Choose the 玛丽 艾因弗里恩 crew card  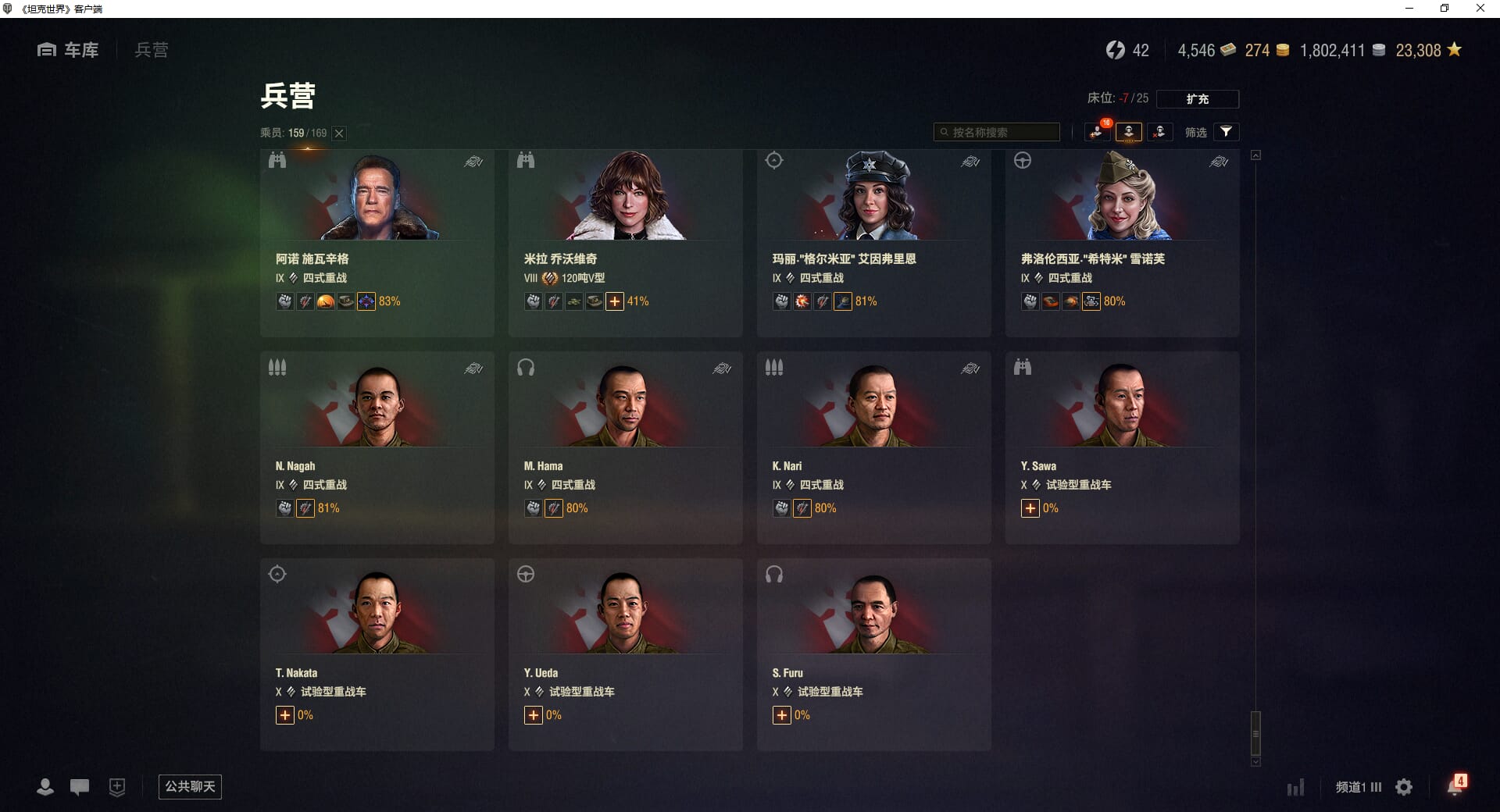873,243
